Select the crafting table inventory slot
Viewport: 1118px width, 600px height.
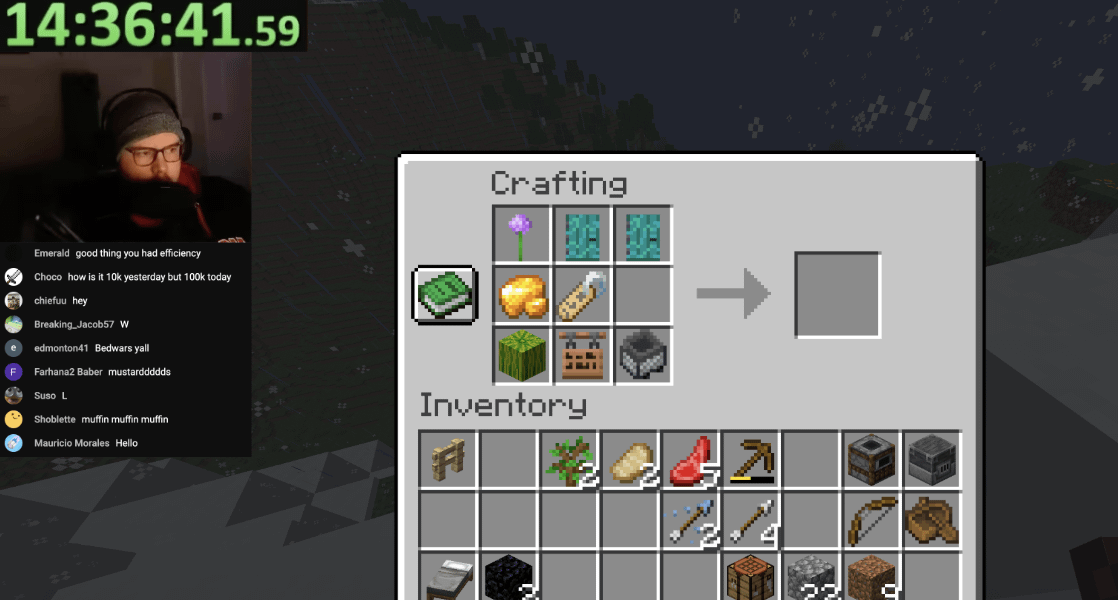pos(751,577)
